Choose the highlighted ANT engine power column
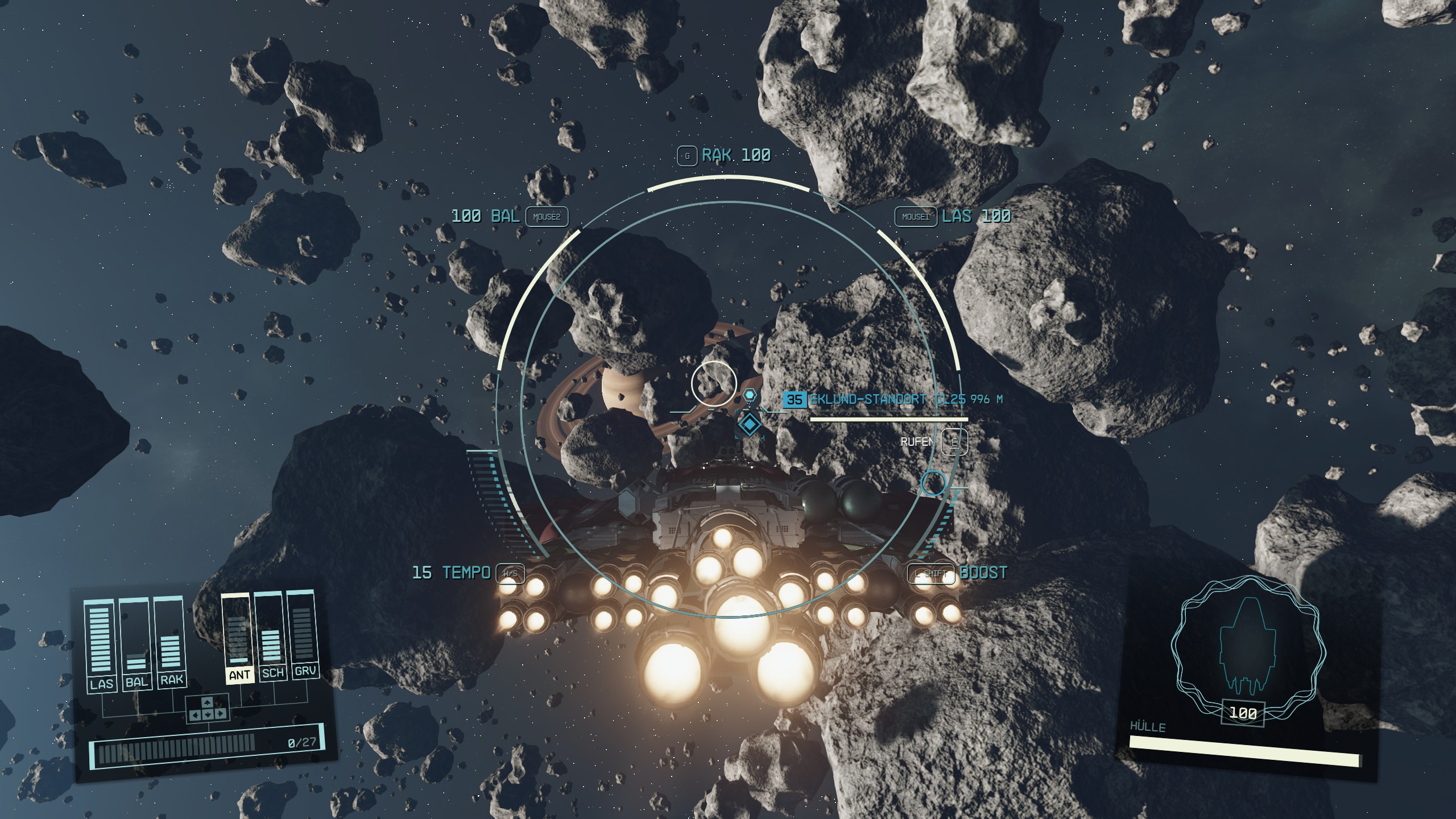Screen dimensions: 1456x819 click(238, 637)
